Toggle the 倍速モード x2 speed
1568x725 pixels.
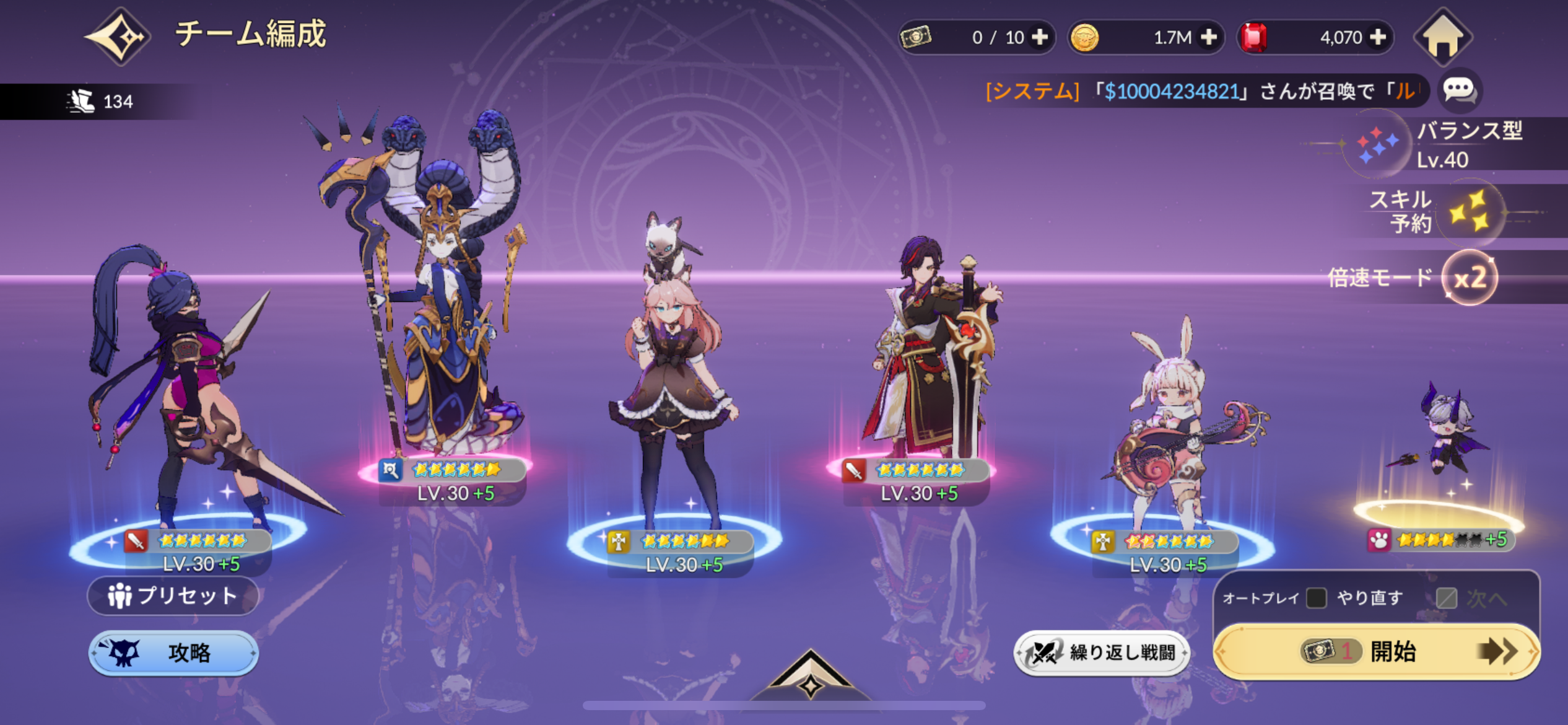(1470, 278)
